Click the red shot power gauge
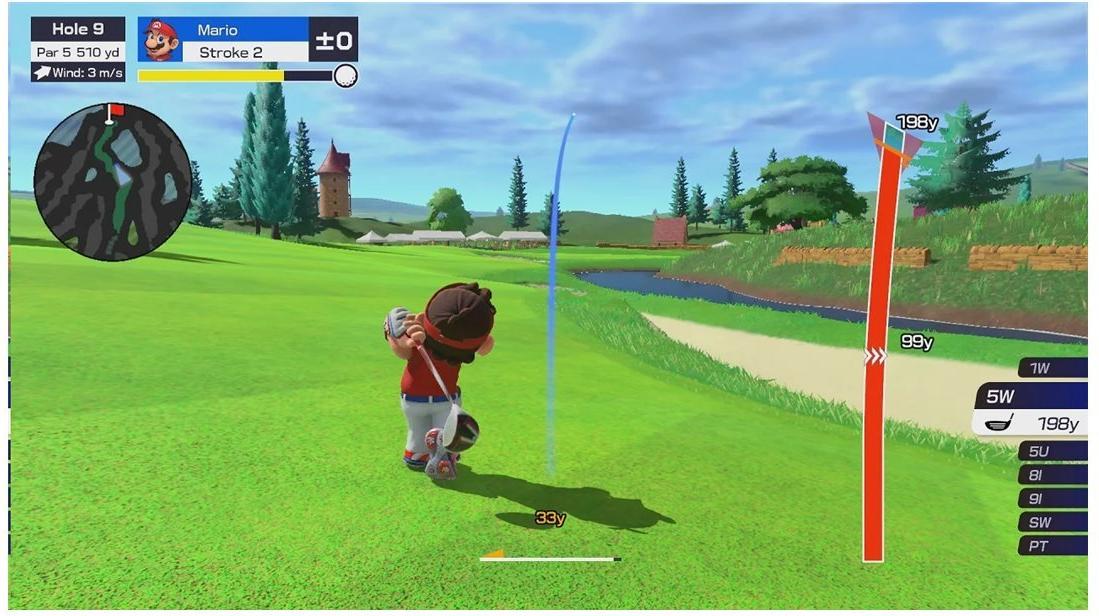 (x=876, y=400)
